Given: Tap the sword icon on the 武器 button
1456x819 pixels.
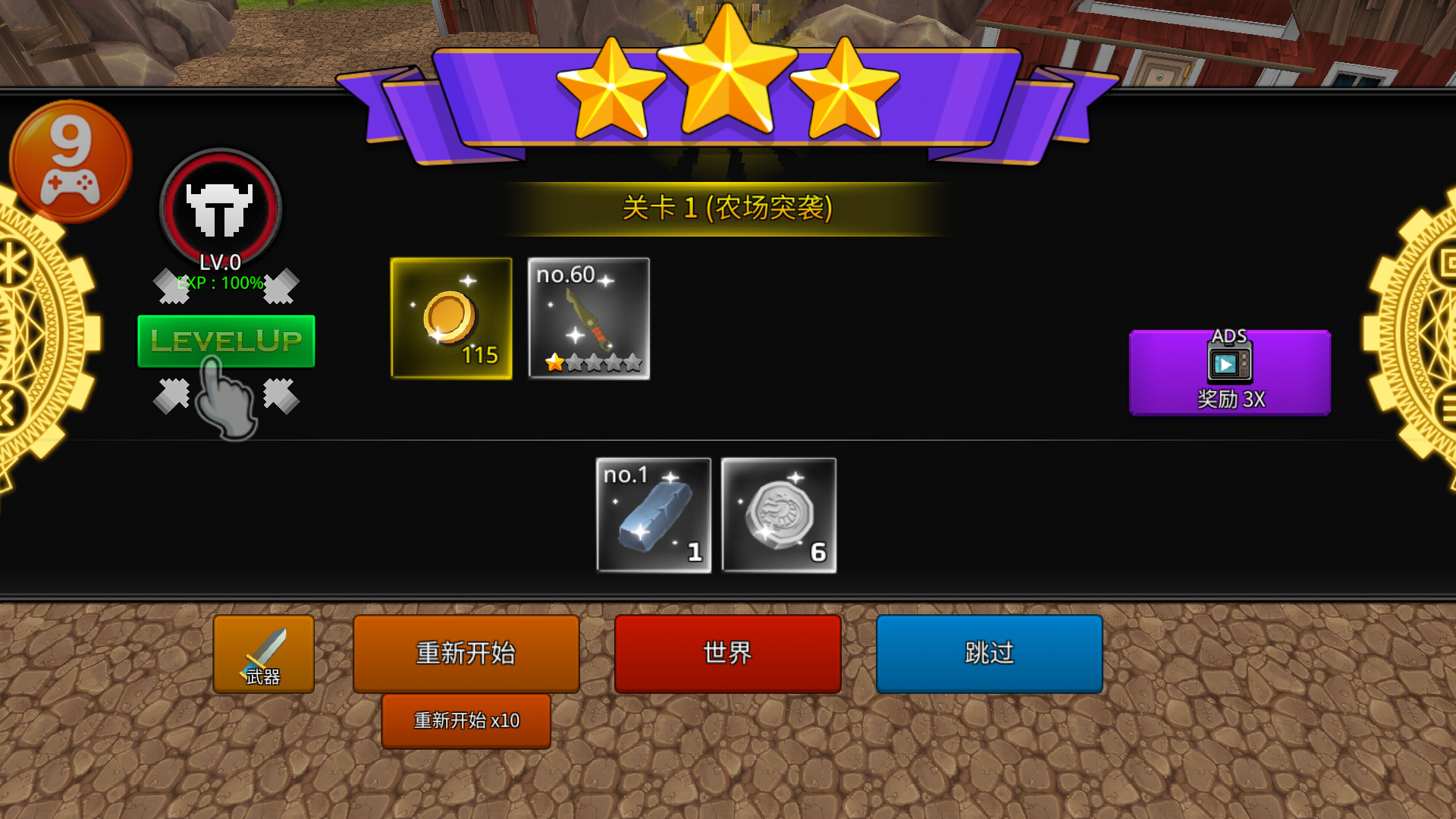Looking at the screenshot, I should pyautogui.click(x=267, y=648).
